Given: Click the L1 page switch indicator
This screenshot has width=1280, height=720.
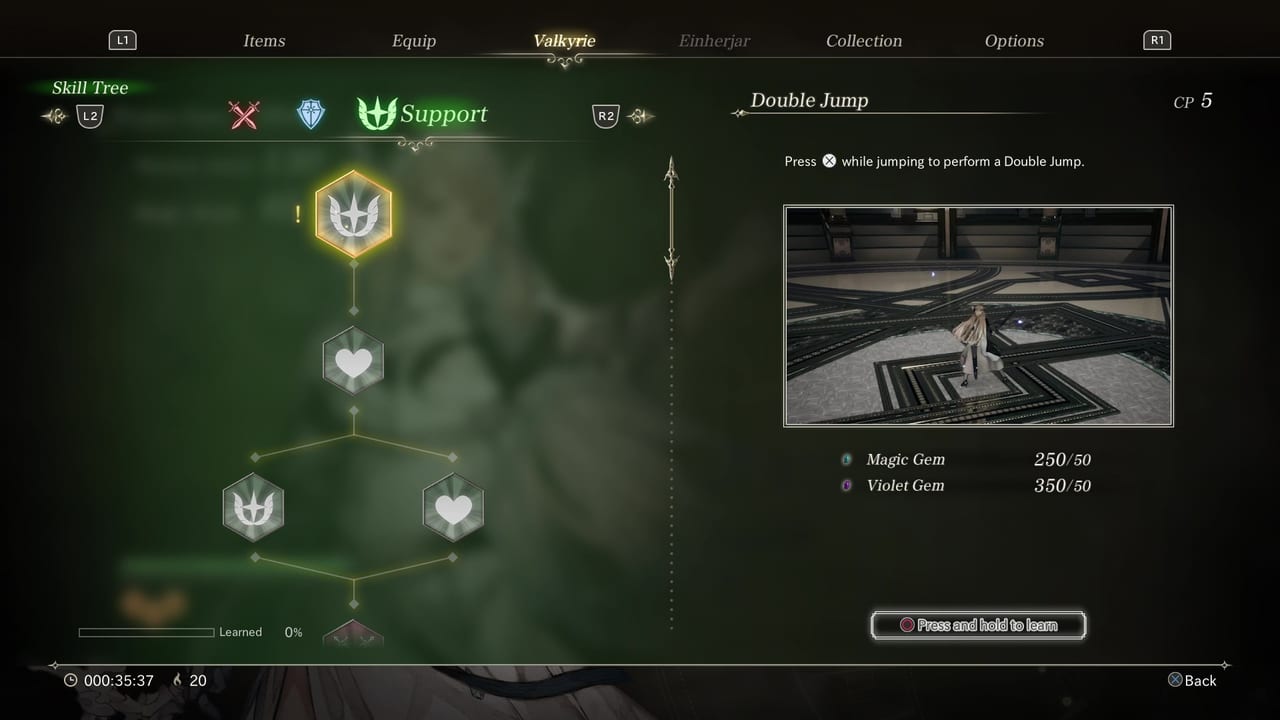Looking at the screenshot, I should 122,40.
